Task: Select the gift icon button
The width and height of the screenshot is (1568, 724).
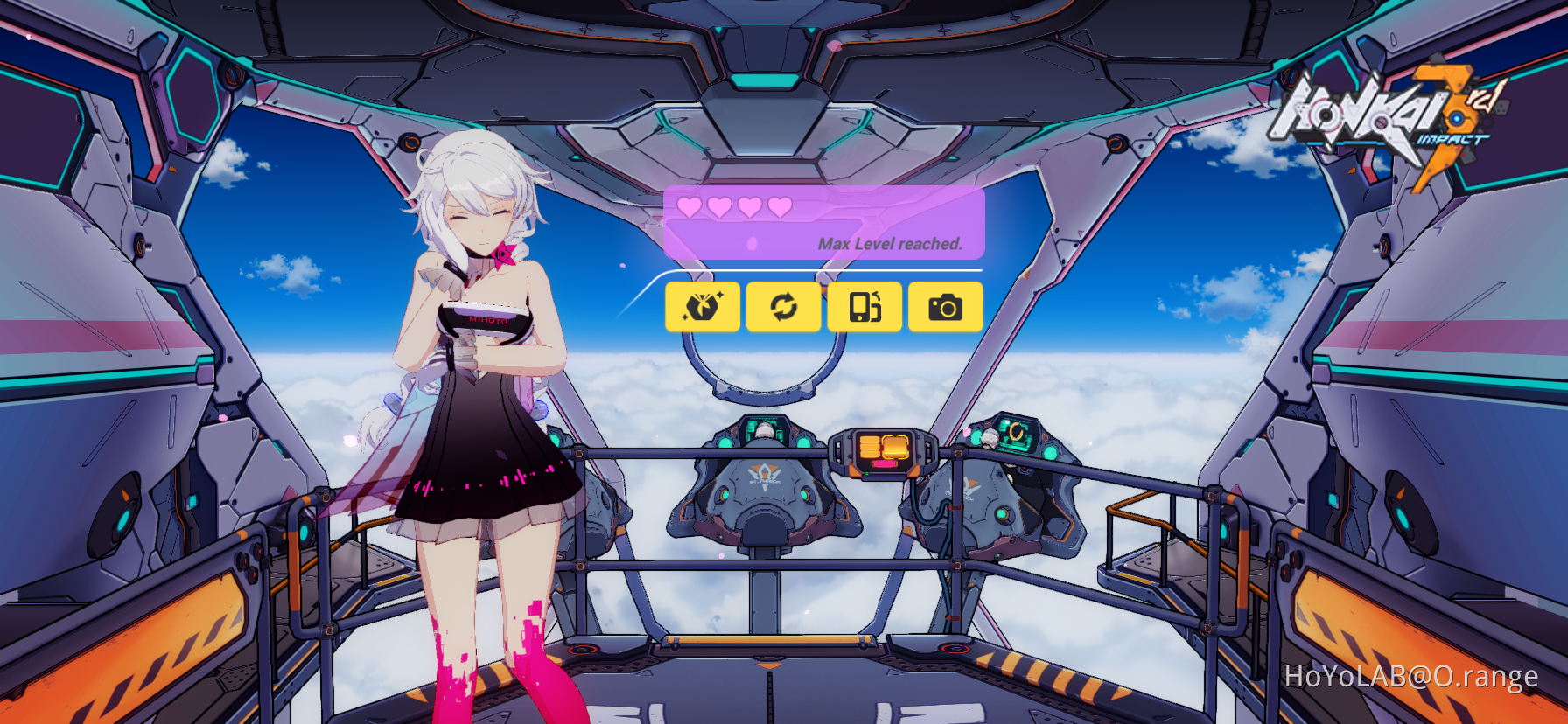Action: click(x=702, y=306)
